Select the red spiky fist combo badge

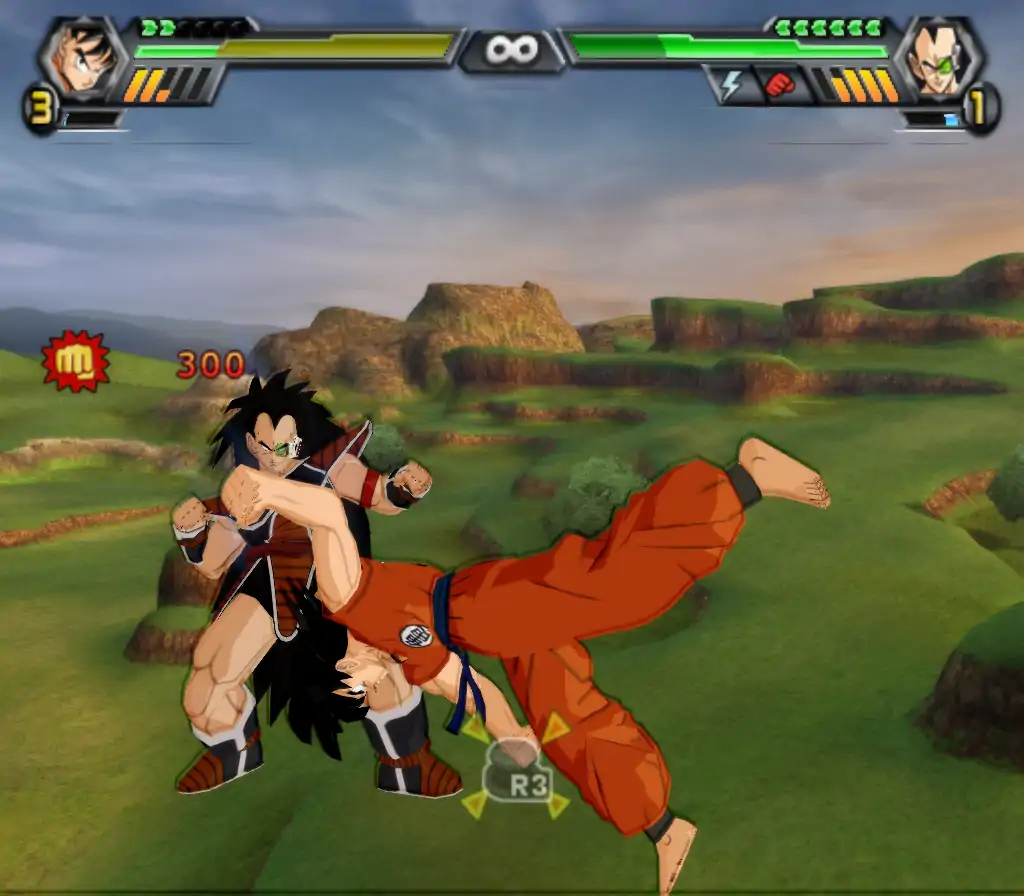click(75, 361)
